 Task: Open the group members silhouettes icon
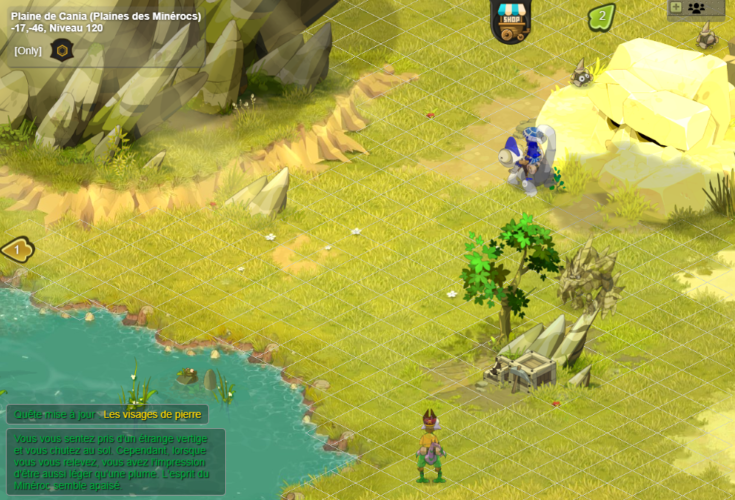(x=696, y=8)
